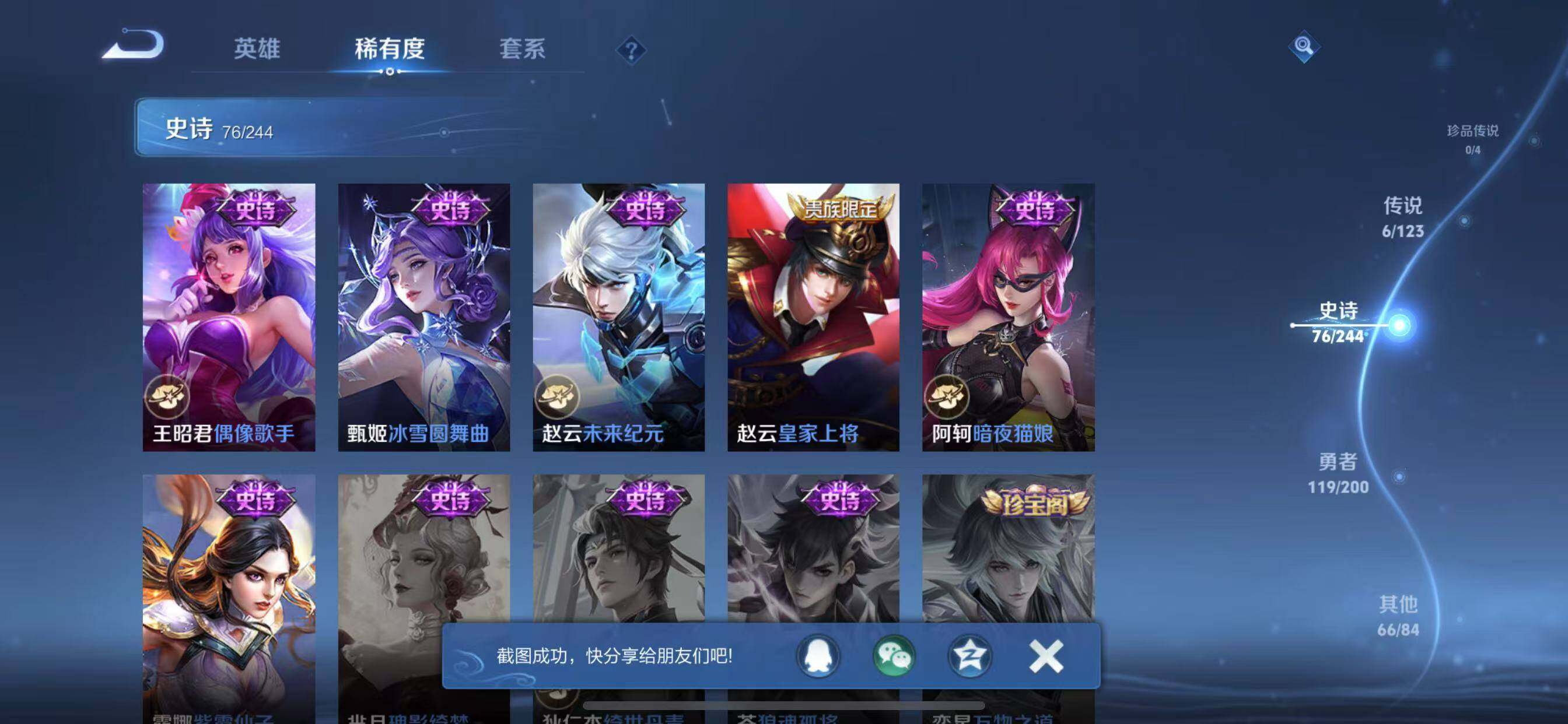Viewport: 1568px width, 724px height.
Task: Close the screenshot share popup
Action: 1046,656
